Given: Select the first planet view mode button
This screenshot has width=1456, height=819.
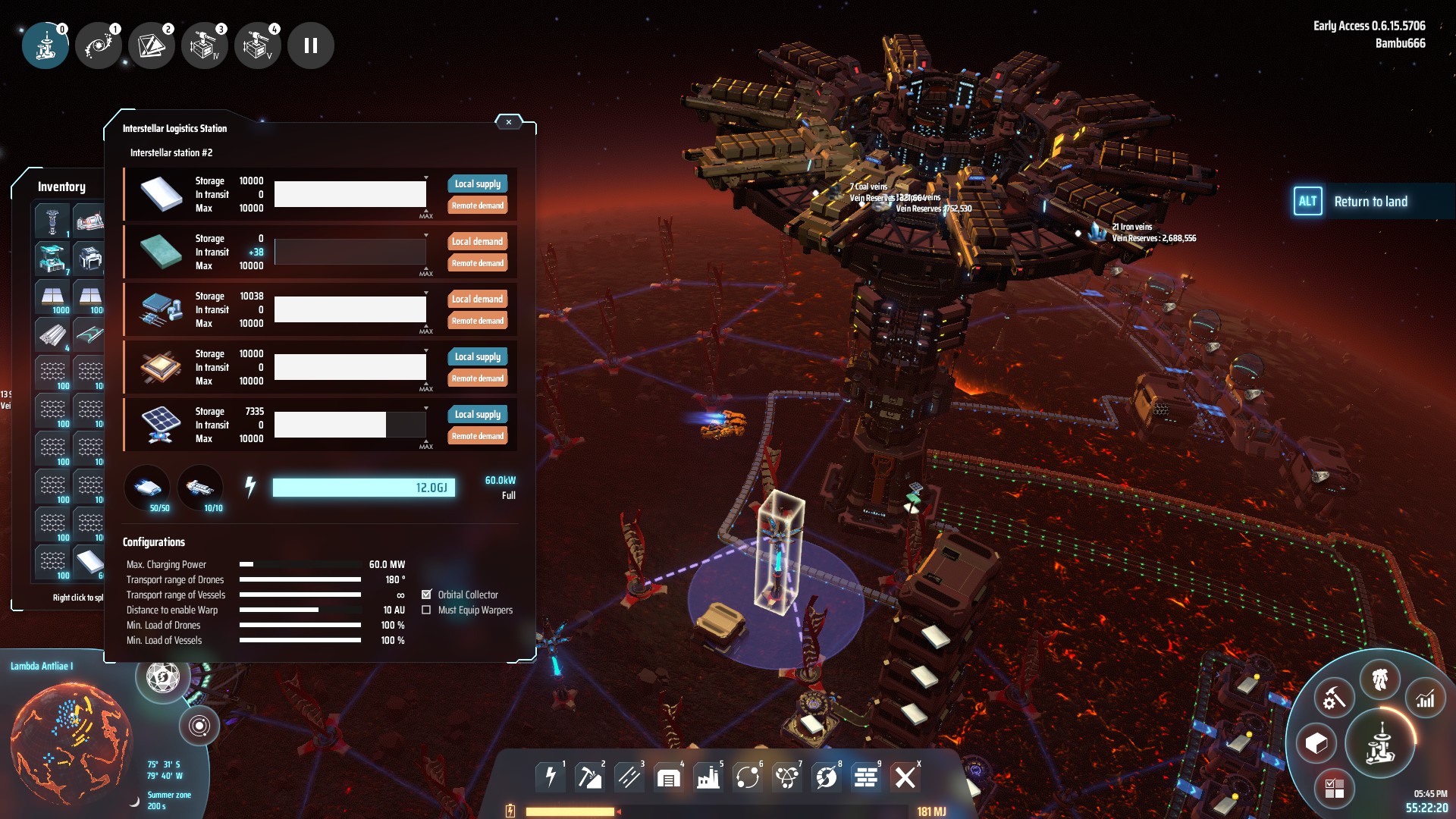Looking at the screenshot, I should click(45, 45).
